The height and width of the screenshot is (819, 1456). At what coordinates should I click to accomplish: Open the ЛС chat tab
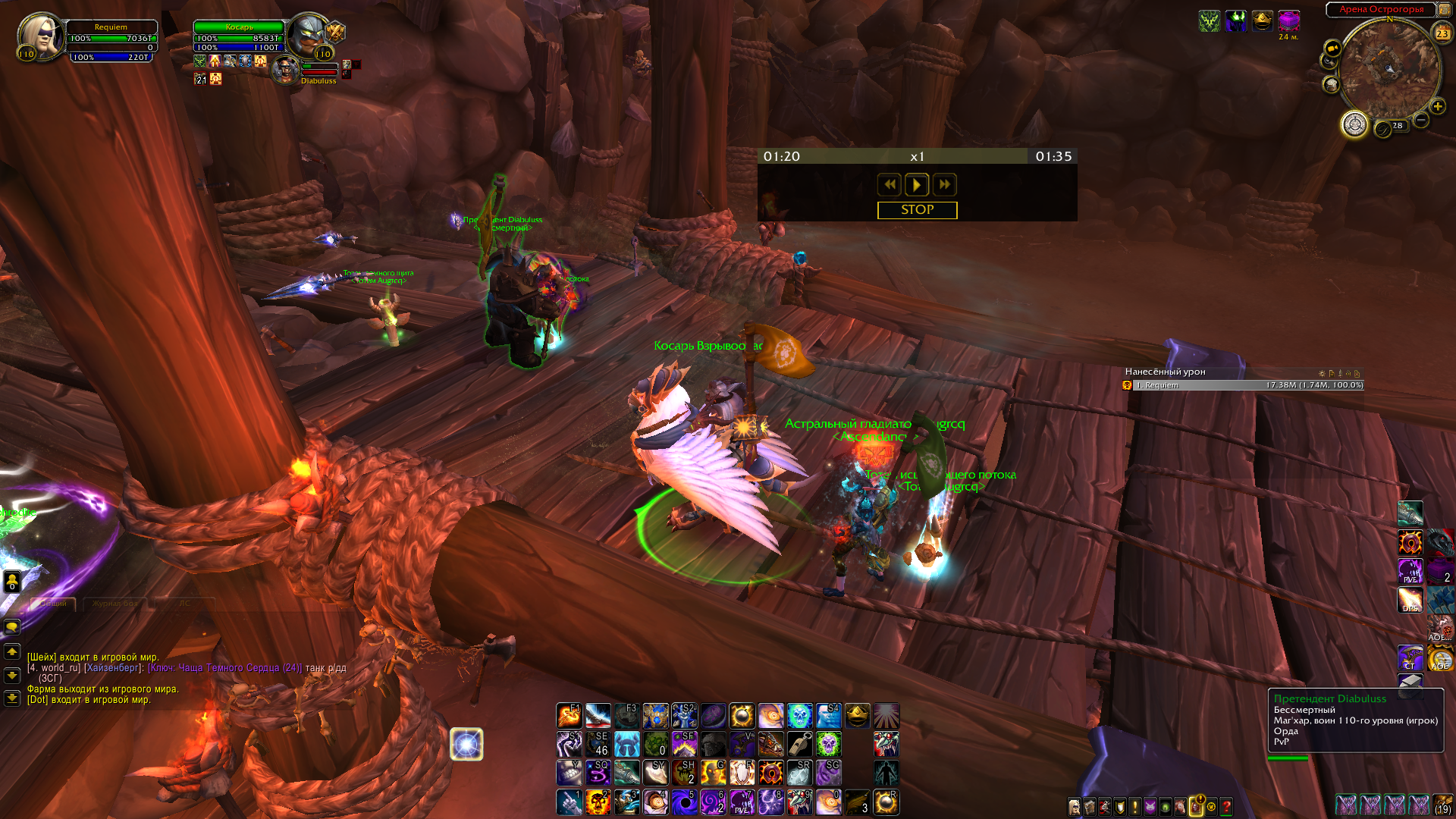click(x=184, y=604)
